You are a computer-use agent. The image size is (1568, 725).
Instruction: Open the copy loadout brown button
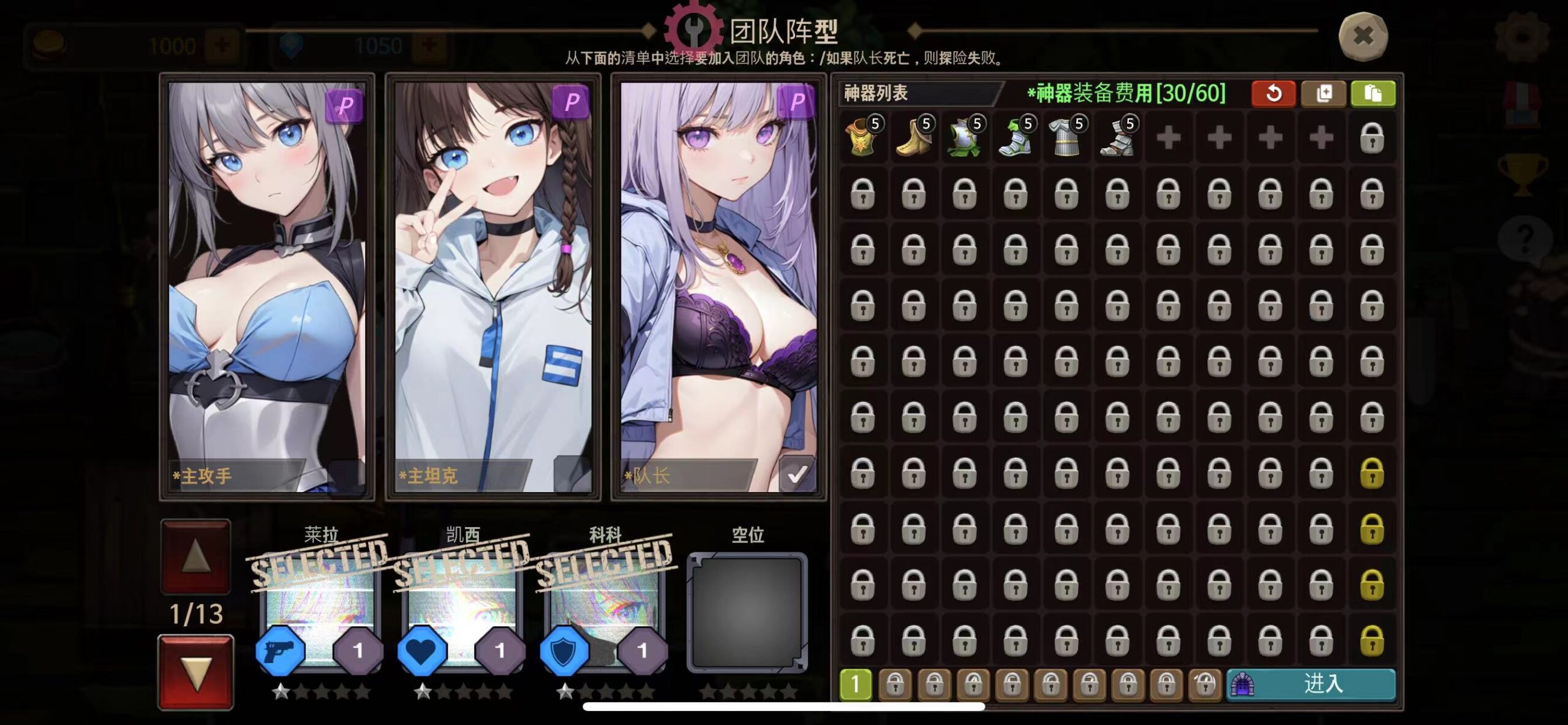click(x=1324, y=93)
